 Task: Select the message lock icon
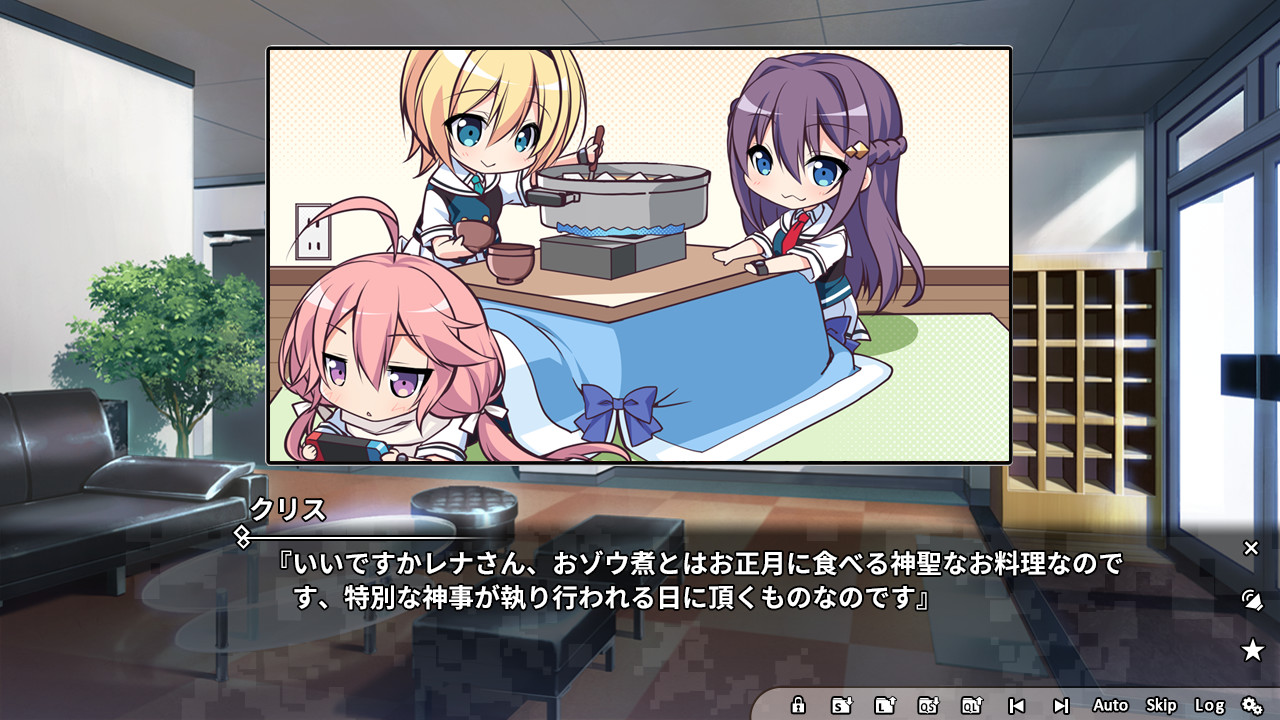click(798, 705)
